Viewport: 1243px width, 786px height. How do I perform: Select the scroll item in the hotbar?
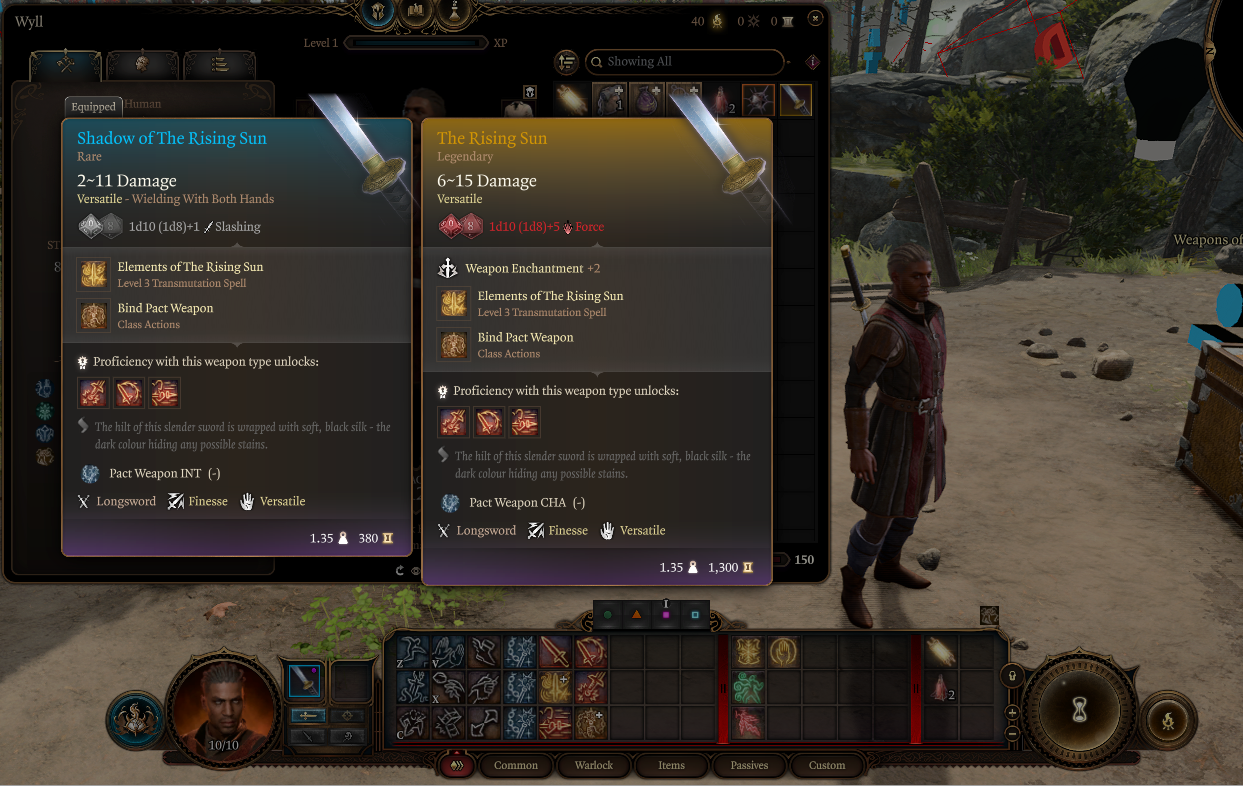941,653
